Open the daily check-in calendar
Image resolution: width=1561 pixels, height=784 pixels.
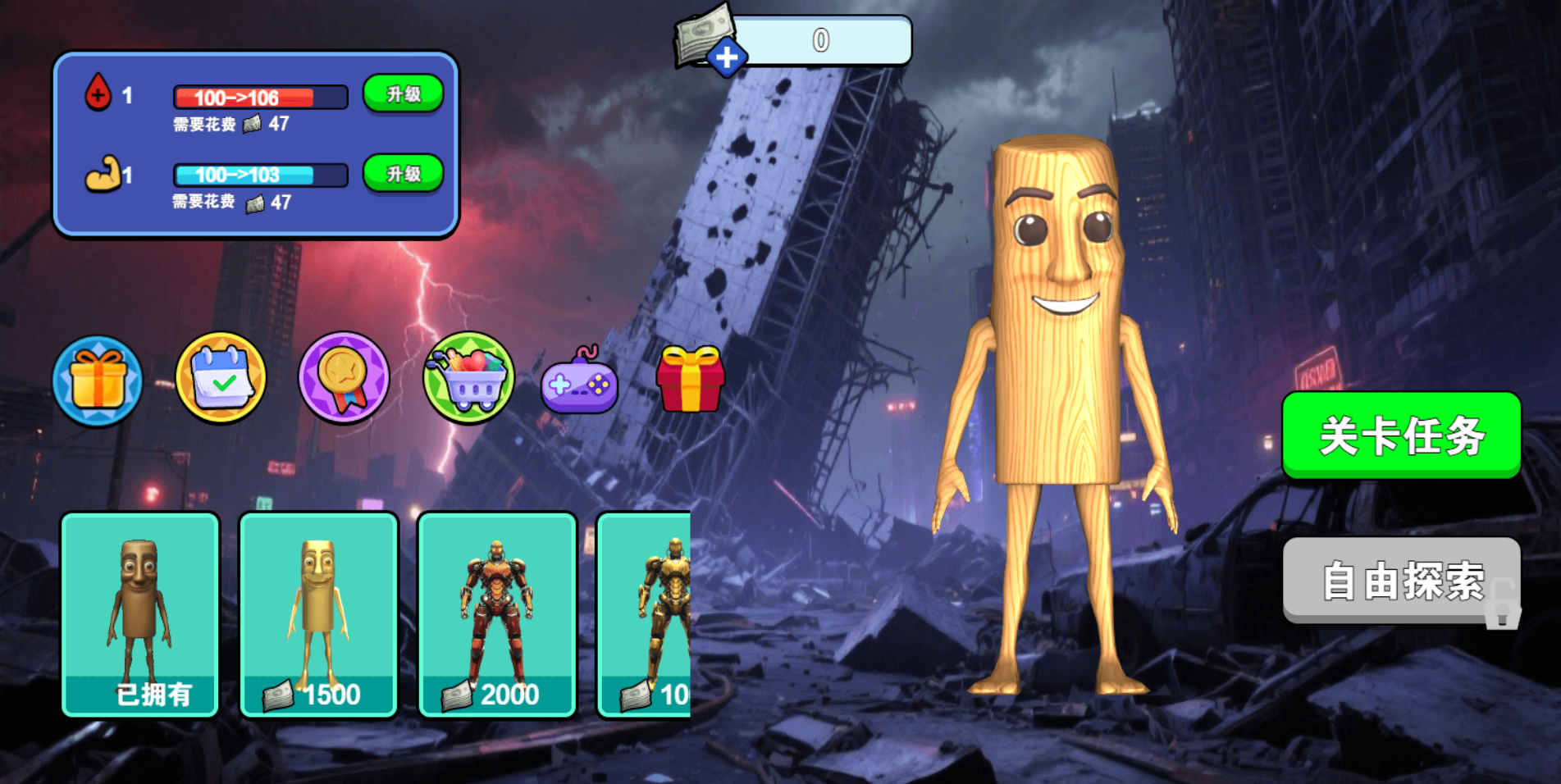(x=221, y=378)
